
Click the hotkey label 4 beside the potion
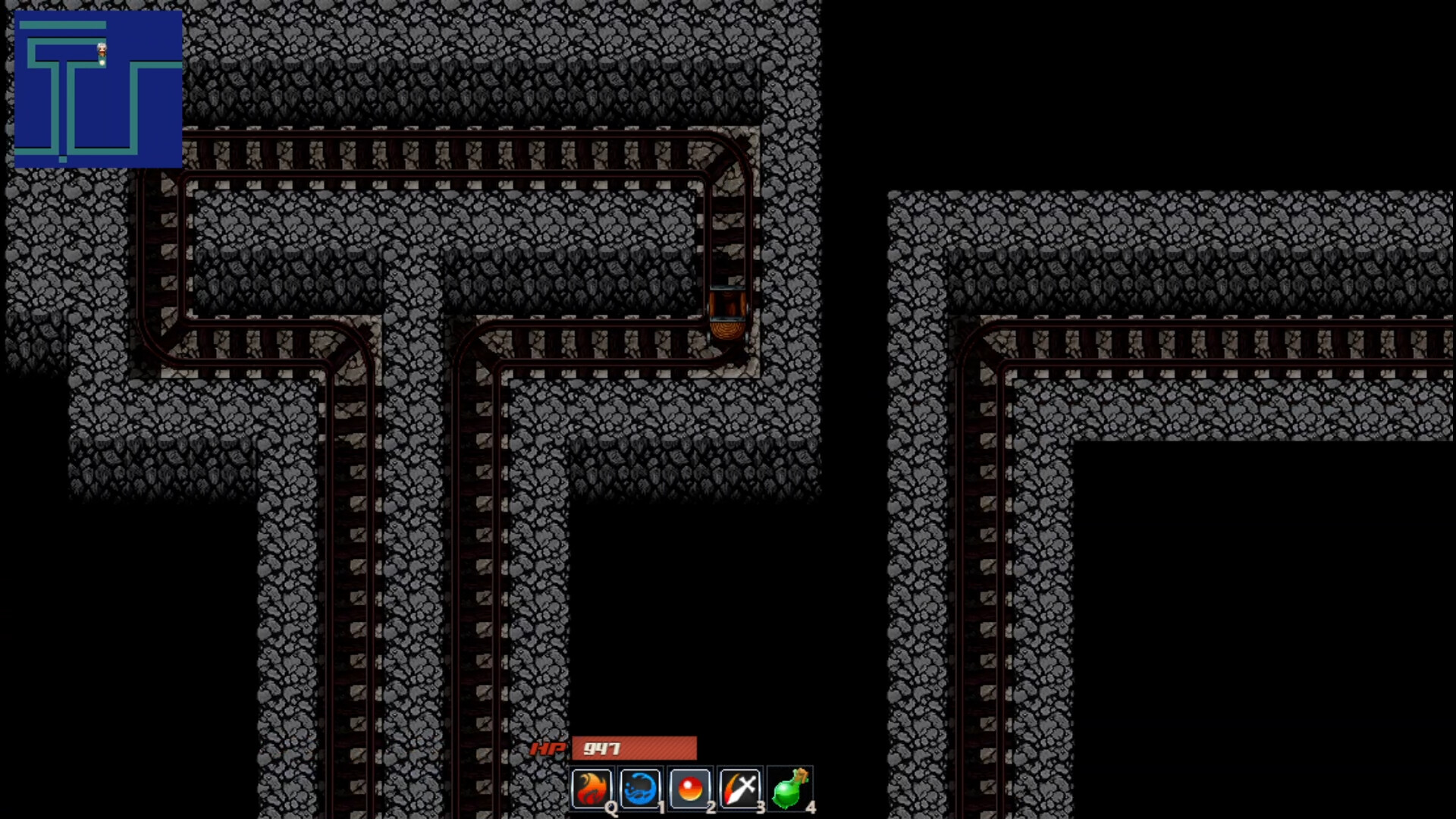(x=813, y=808)
